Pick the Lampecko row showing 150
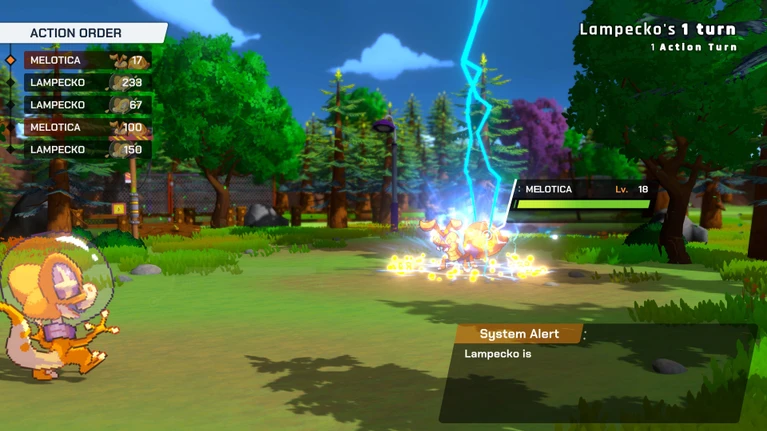The width and height of the screenshot is (767, 431). [86, 150]
